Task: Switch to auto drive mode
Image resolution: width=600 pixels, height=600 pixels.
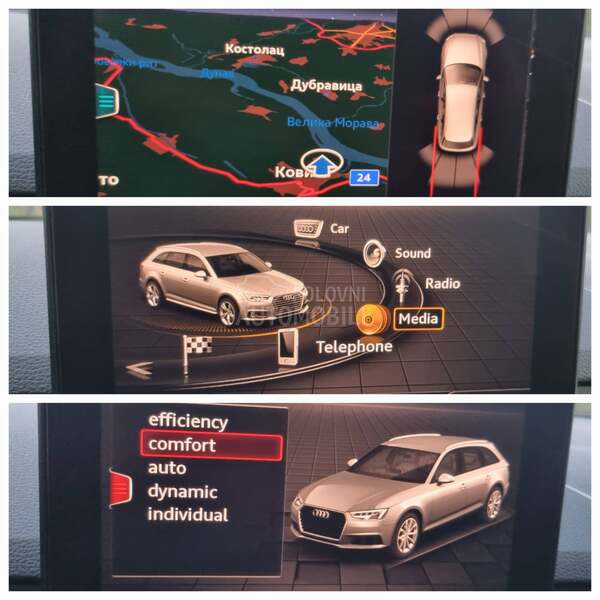Action: (x=167, y=468)
